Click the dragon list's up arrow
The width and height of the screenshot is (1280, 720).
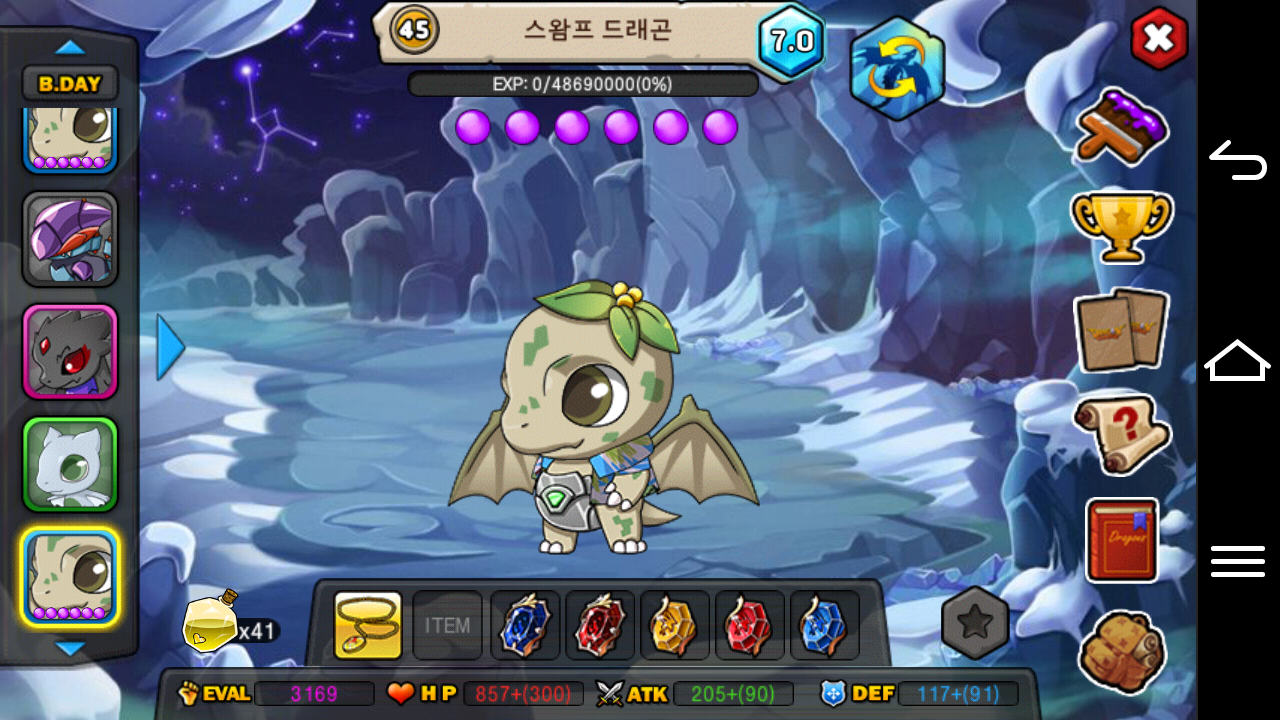coord(70,47)
